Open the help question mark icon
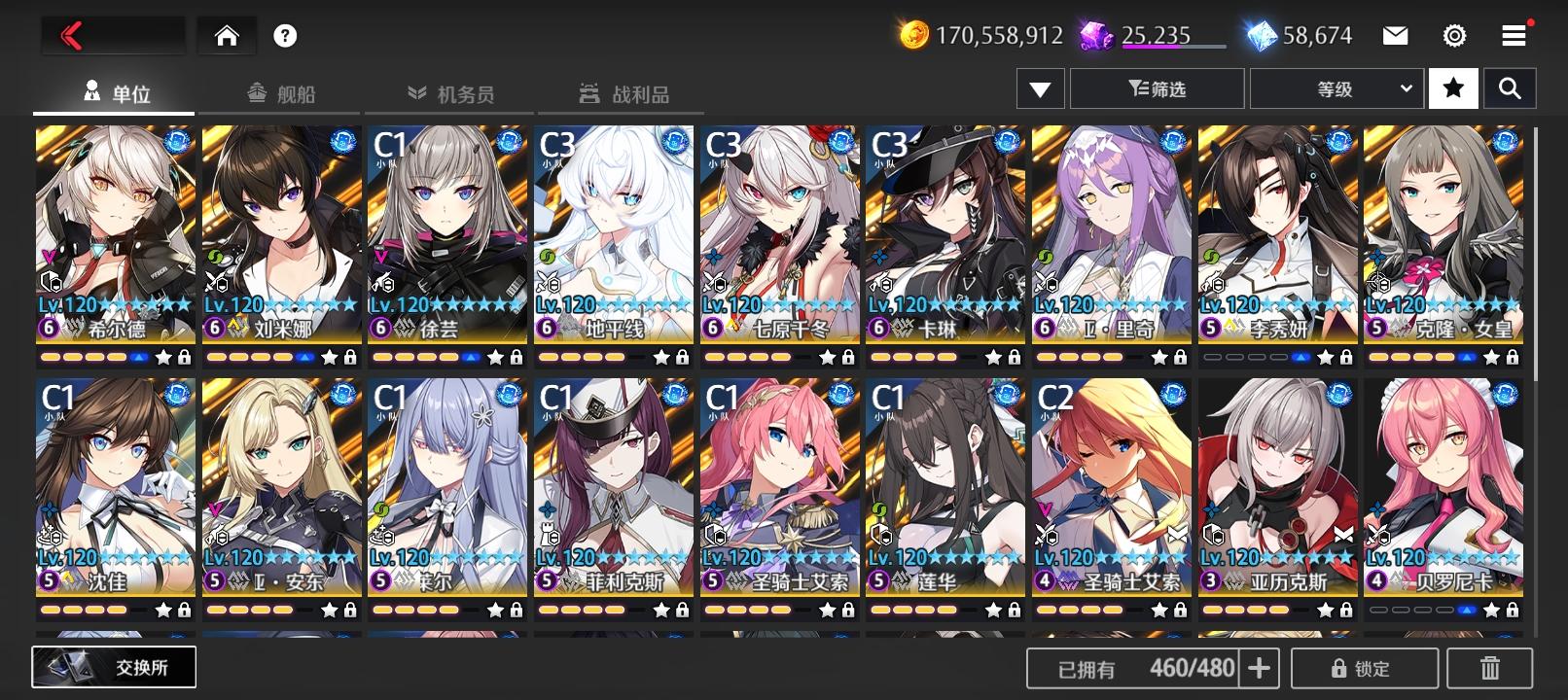Screen dimensions: 1568x700 coord(282,35)
